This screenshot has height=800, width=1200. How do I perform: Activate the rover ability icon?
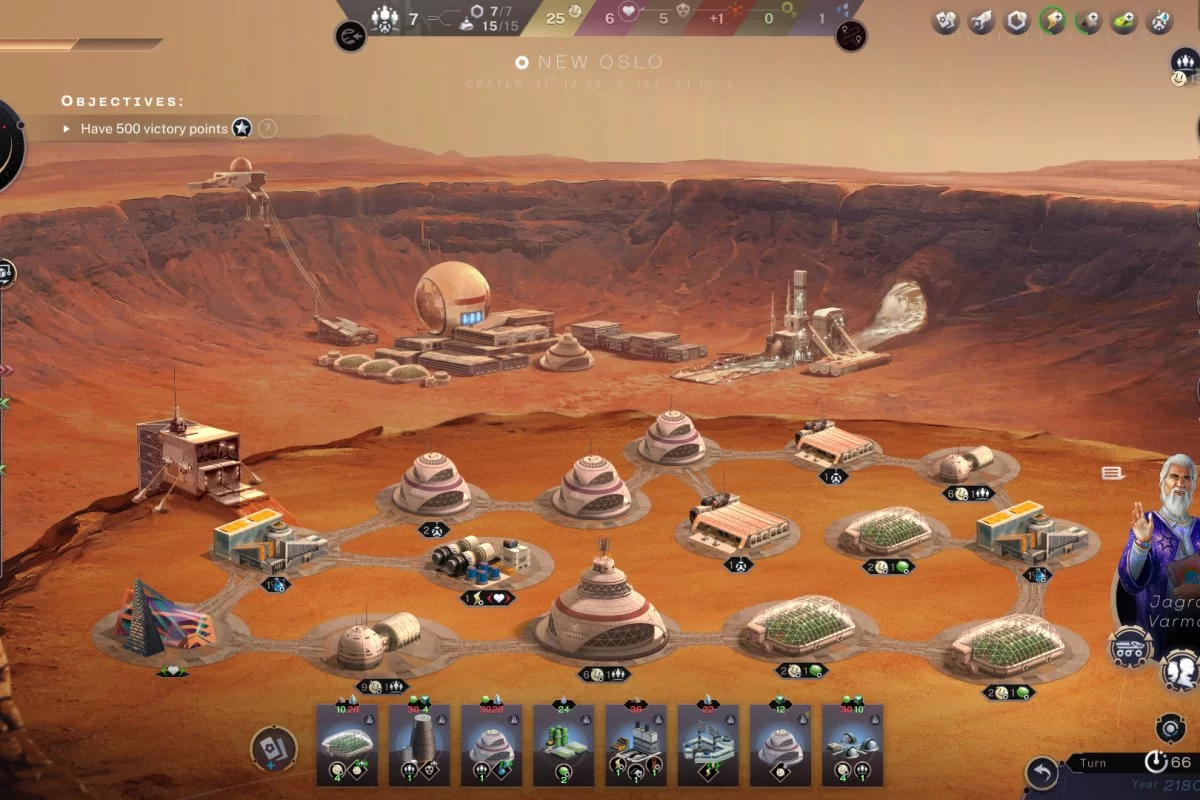coord(1129,646)
